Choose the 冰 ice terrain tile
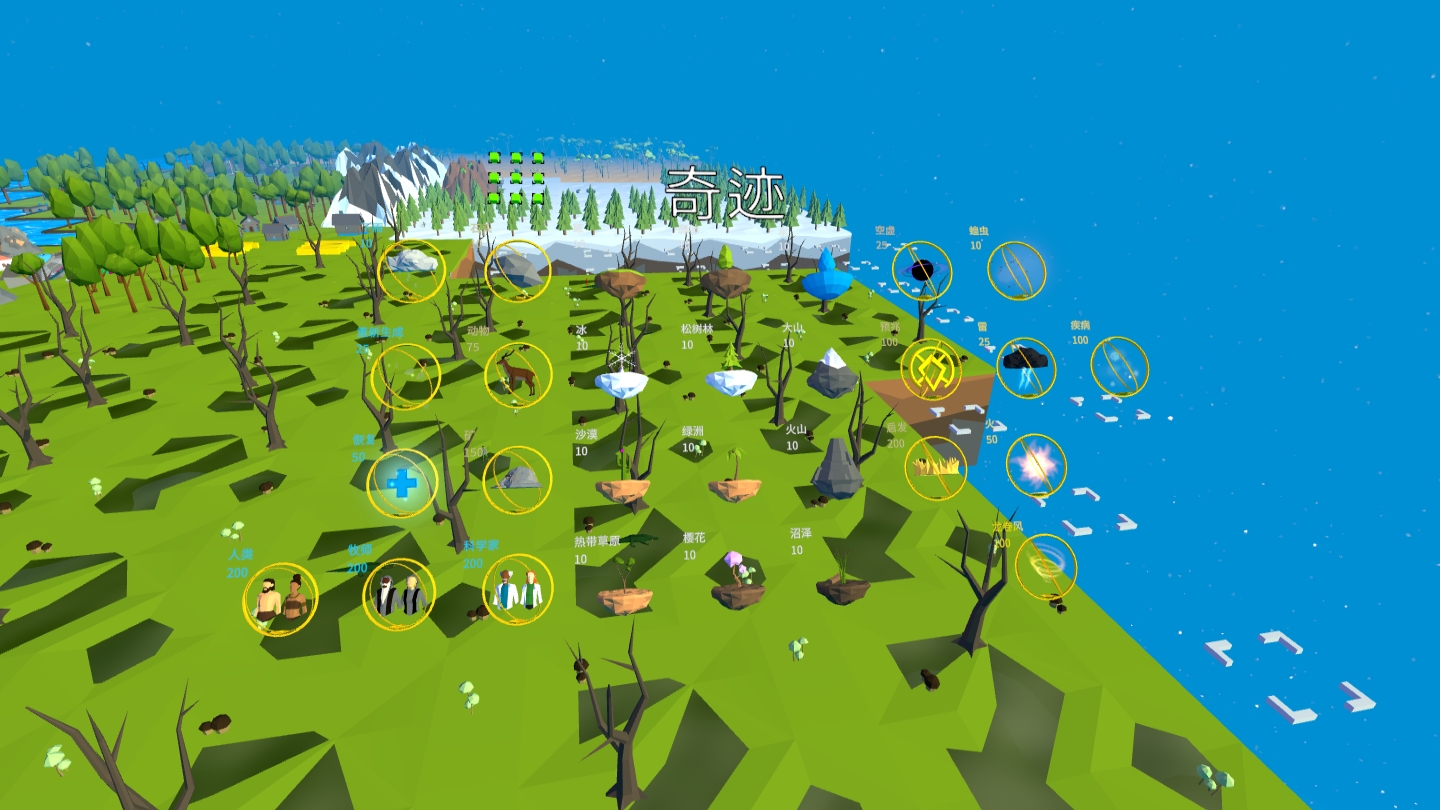The image size is (1440, 810). 621,381
